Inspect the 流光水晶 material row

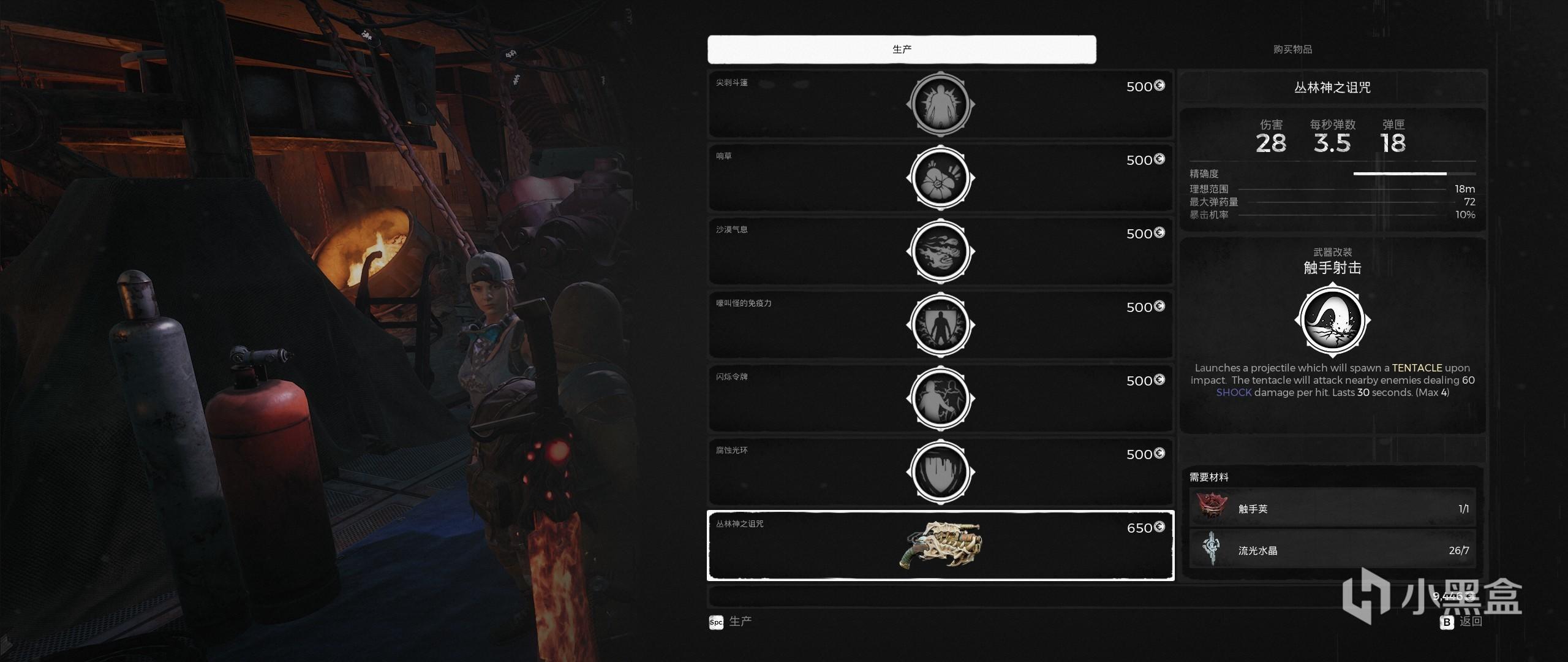pos(1332,550)
